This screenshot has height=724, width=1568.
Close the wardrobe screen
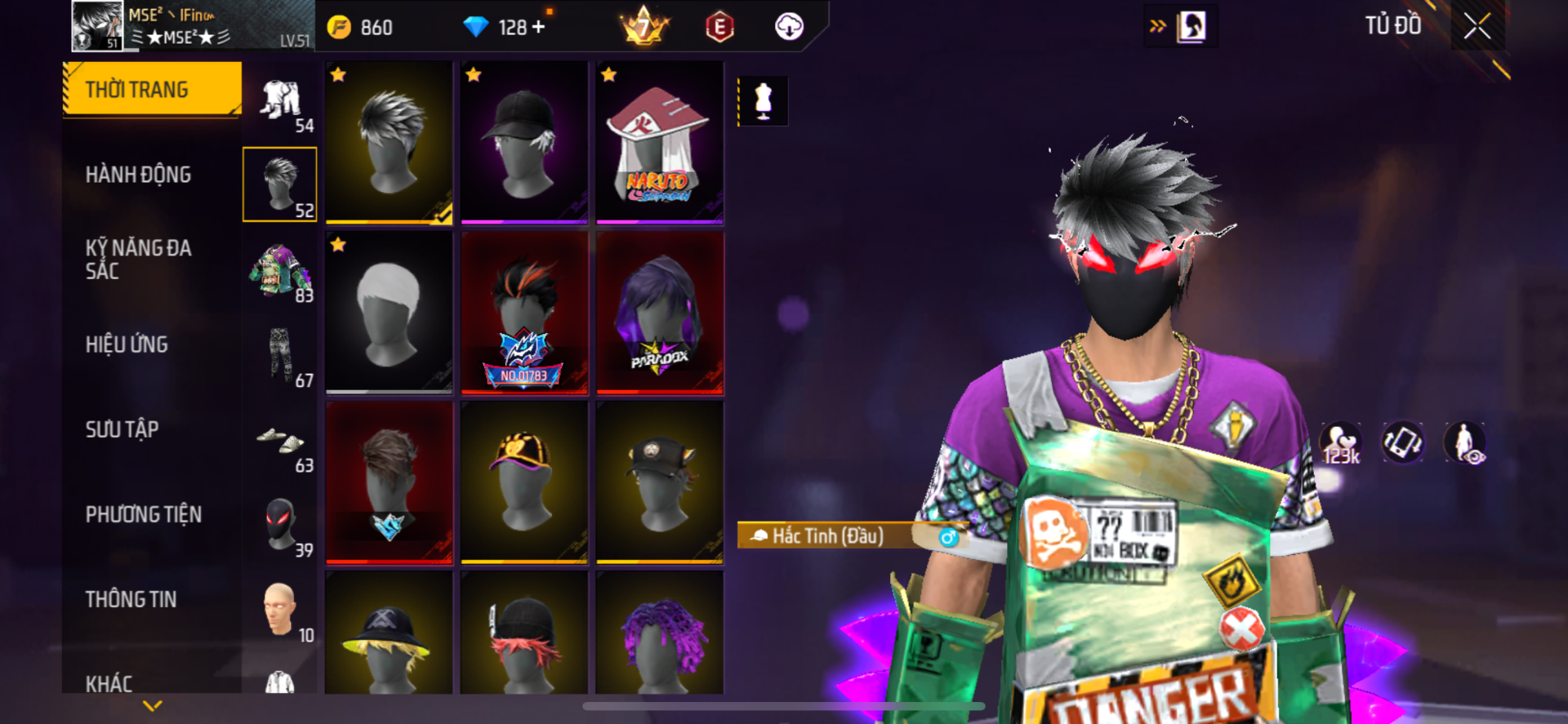[x=1477, y=27]
